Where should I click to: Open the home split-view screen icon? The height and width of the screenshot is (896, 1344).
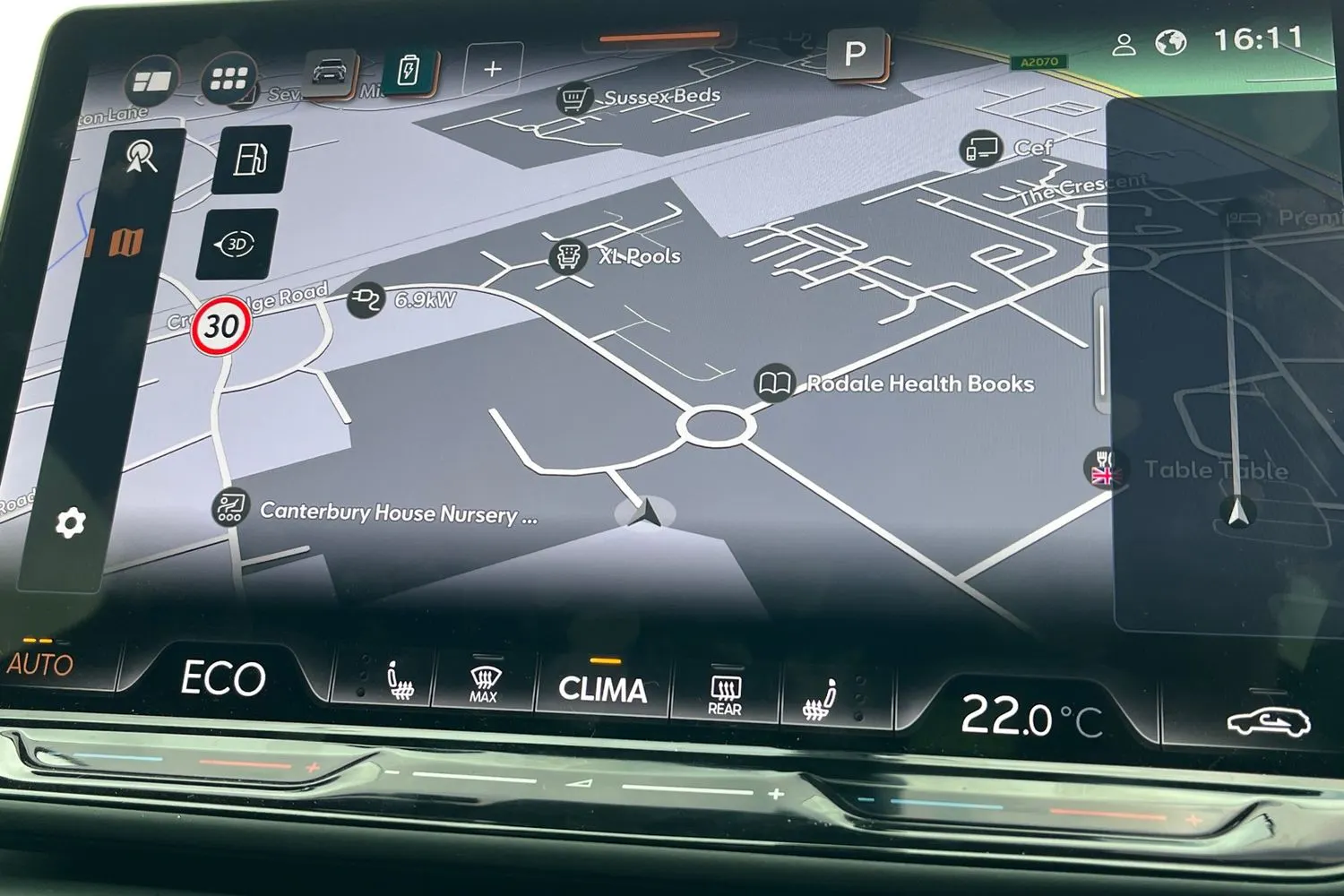pos(152,82)
